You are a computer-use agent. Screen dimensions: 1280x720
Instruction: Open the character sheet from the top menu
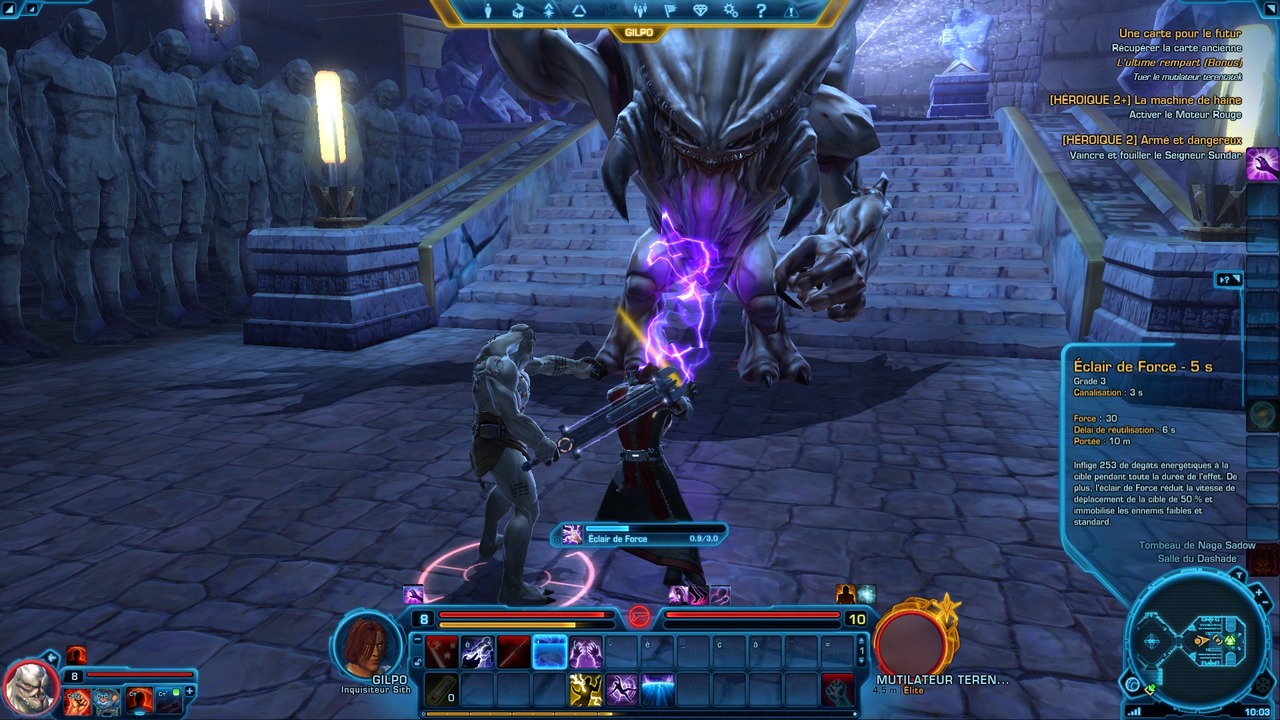pyautogui.click(x=488, y=12)
